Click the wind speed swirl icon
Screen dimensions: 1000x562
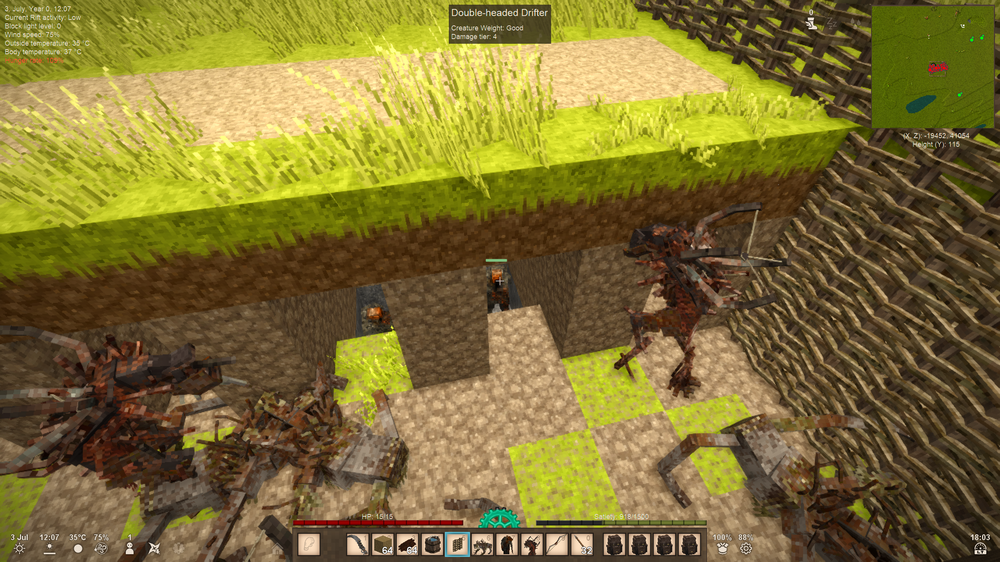pyautogui.click(x=101, y=549)
